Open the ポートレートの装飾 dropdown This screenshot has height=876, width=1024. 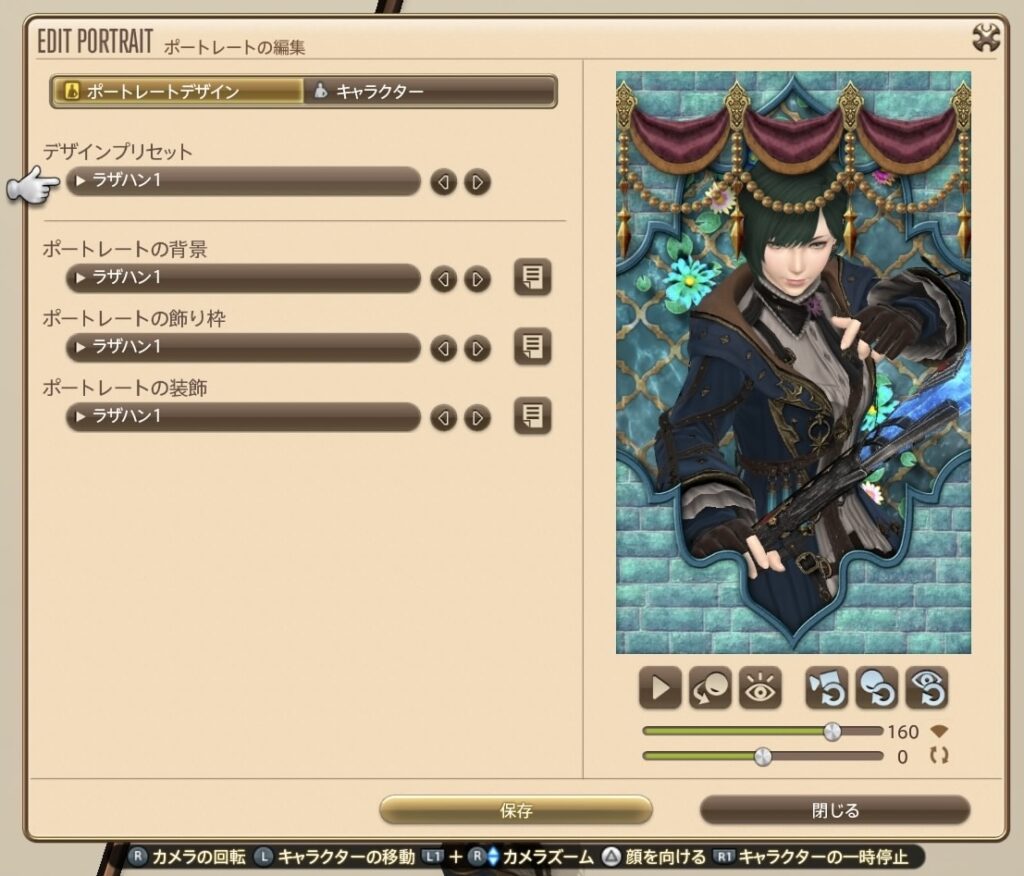243,416
